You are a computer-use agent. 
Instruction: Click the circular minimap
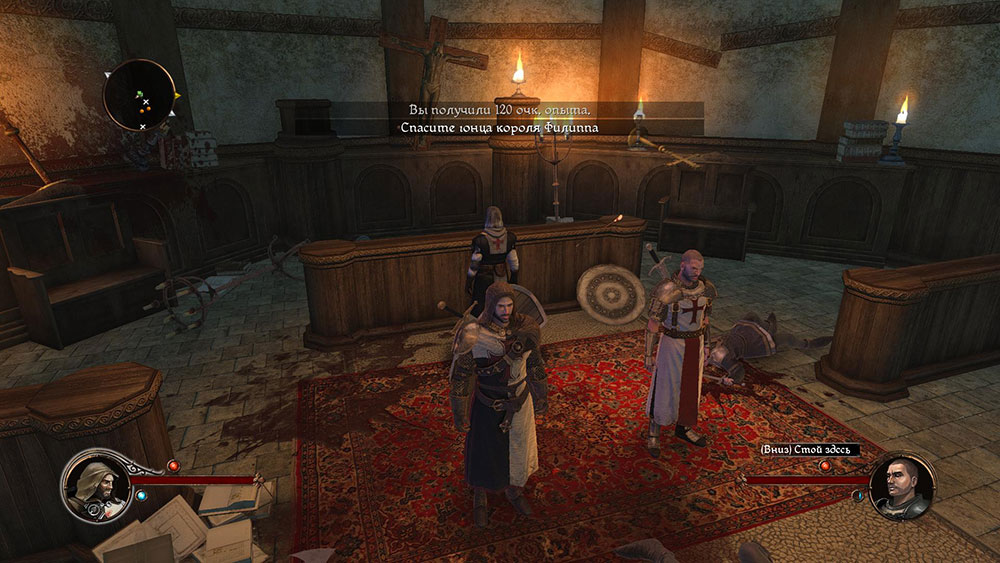click(140, 95)
